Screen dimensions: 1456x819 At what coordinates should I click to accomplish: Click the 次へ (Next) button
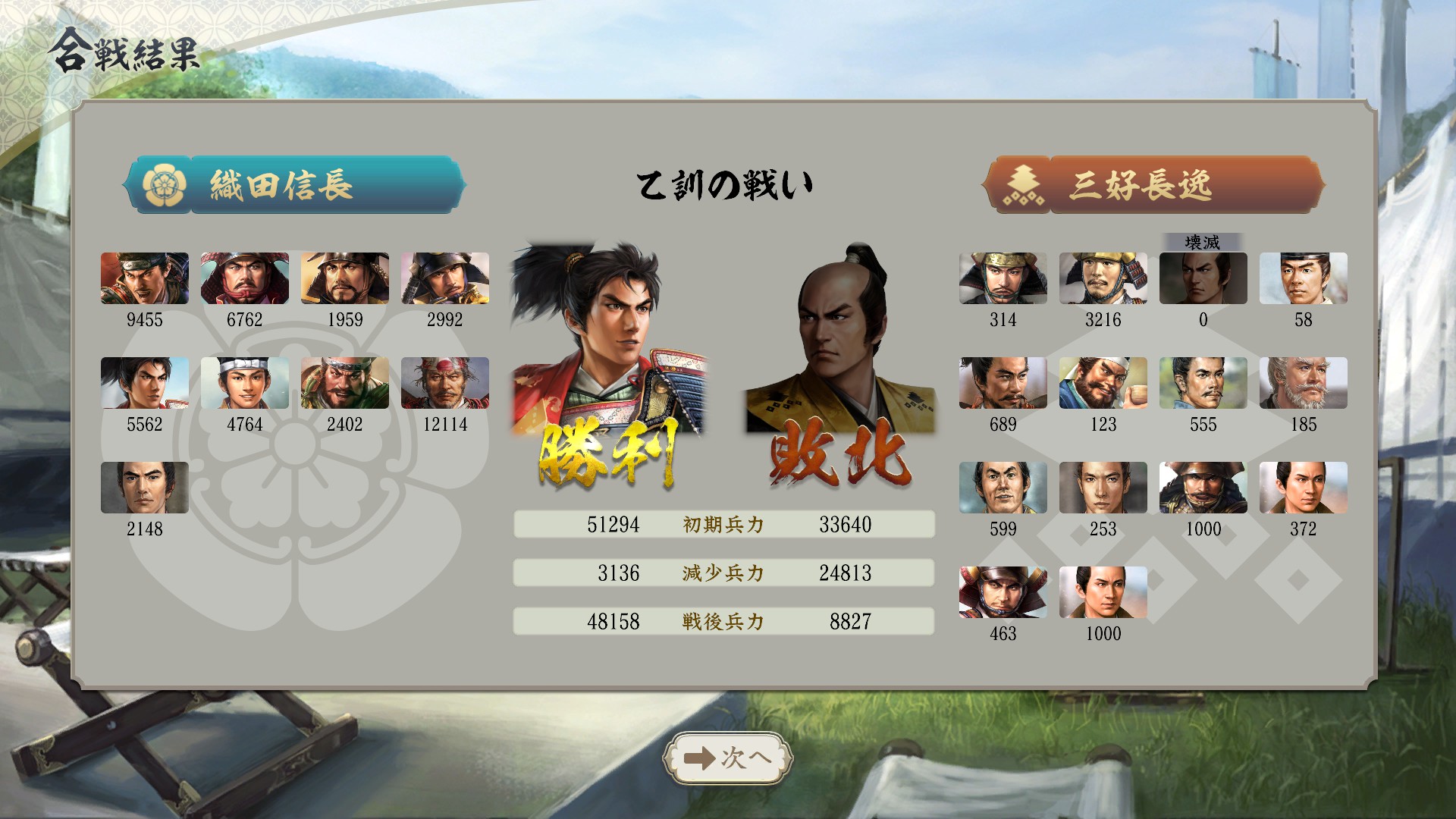(x=728, y=758)
